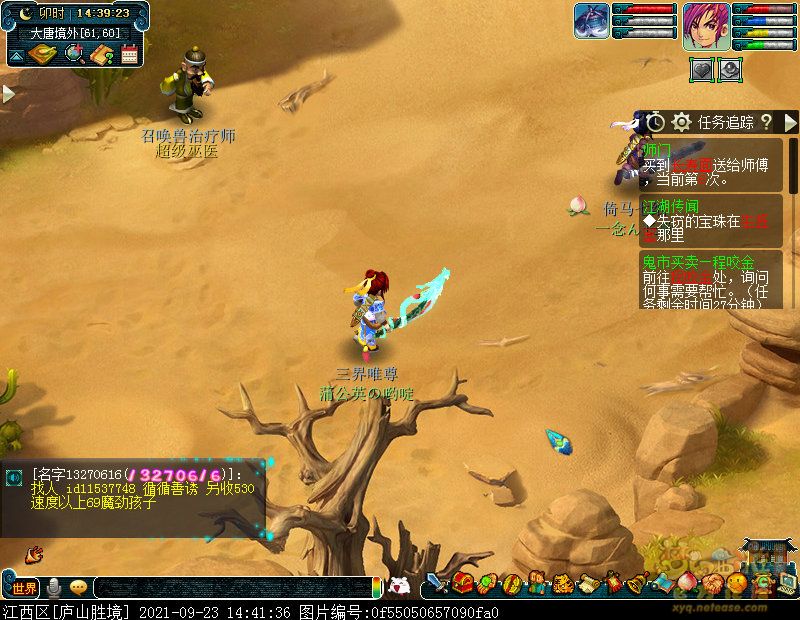Open the emoji smiley face selector
The image size is (800, 620).
(x=77, y=588)
